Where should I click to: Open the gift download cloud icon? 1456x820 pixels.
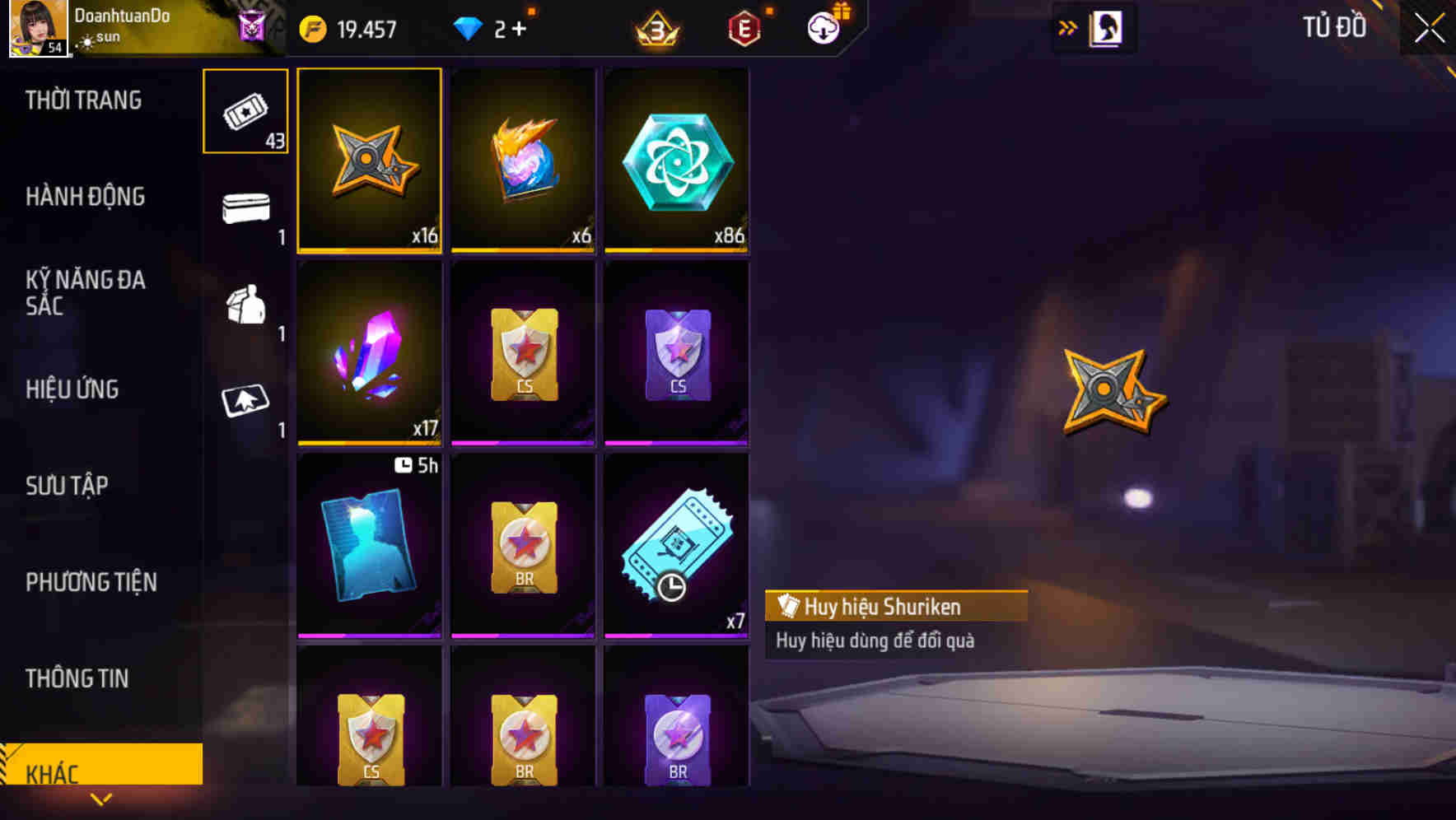[824, 27]
